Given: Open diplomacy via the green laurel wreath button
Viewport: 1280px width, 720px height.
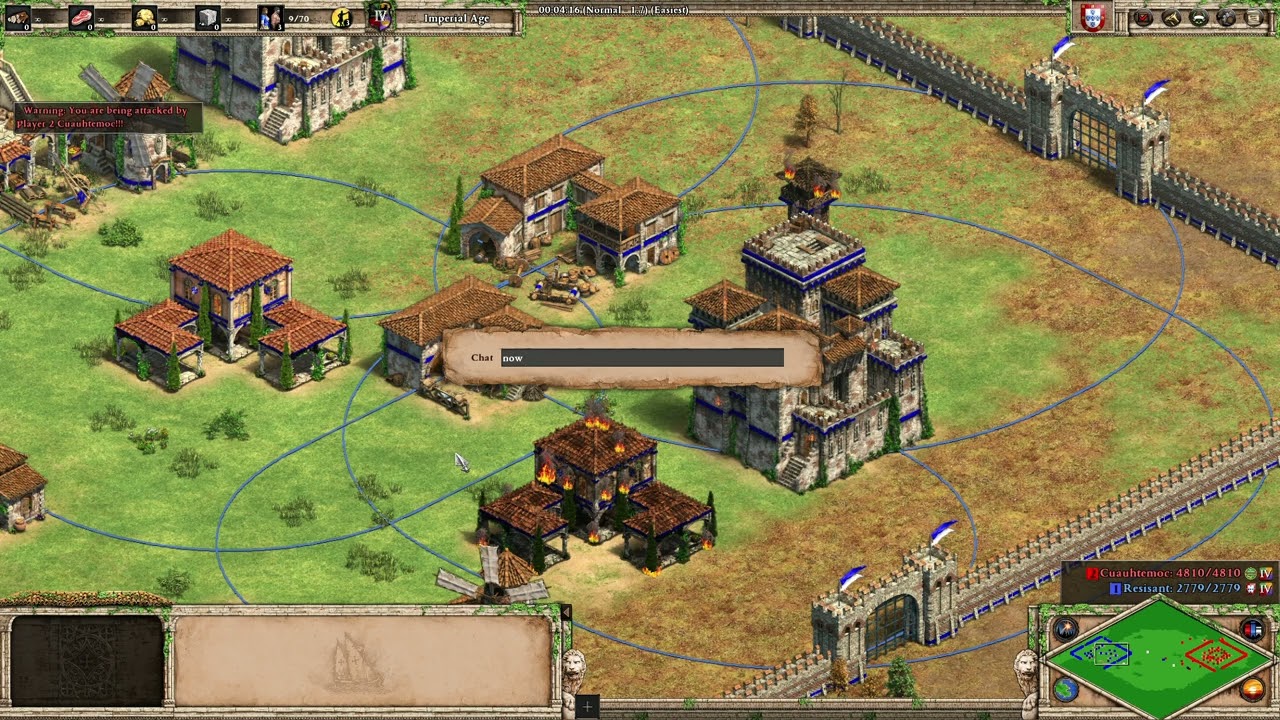Looking at the screenshot, I should click(1199, 17).
